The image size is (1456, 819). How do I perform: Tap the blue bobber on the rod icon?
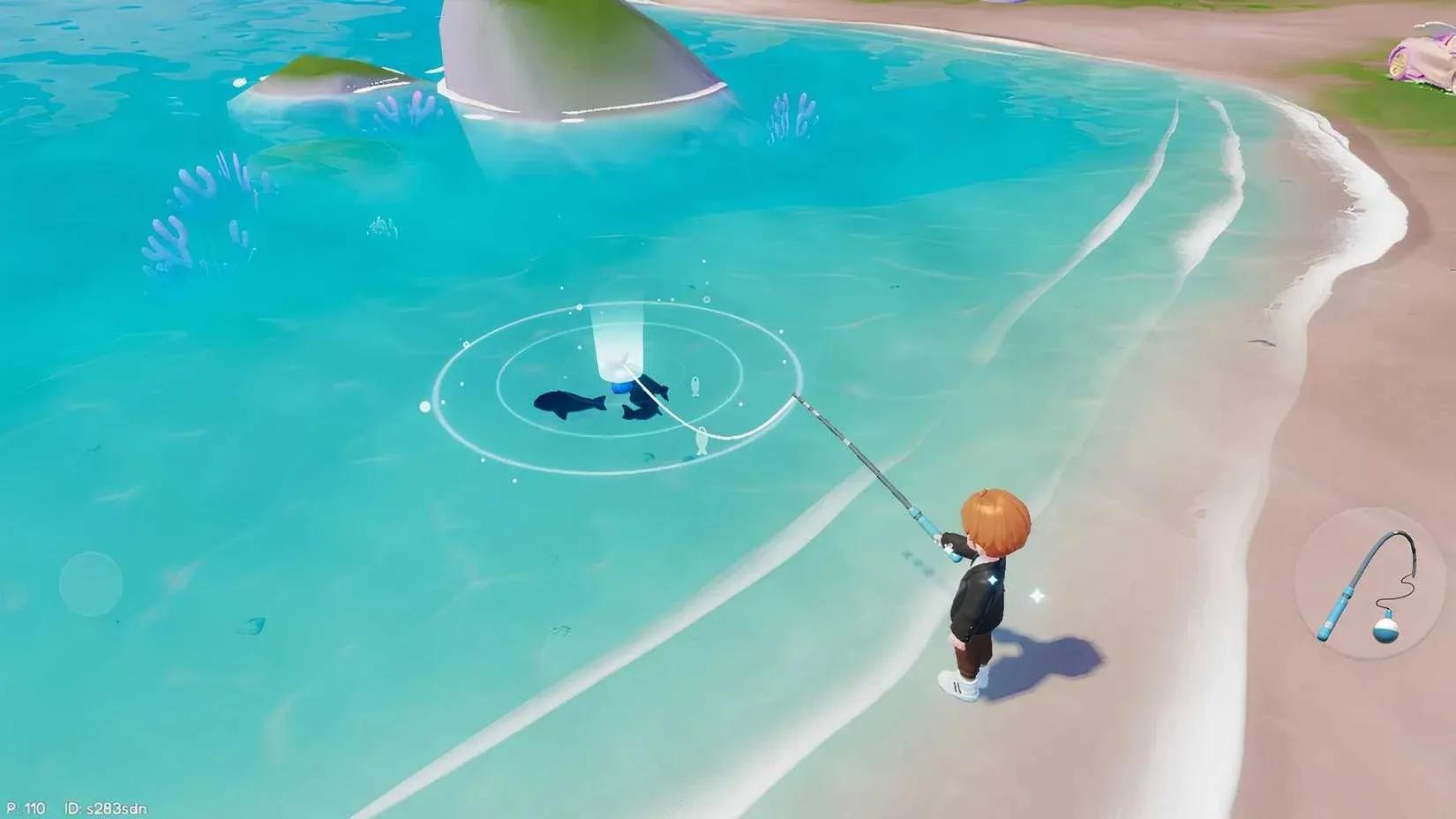pos(1386,630)
